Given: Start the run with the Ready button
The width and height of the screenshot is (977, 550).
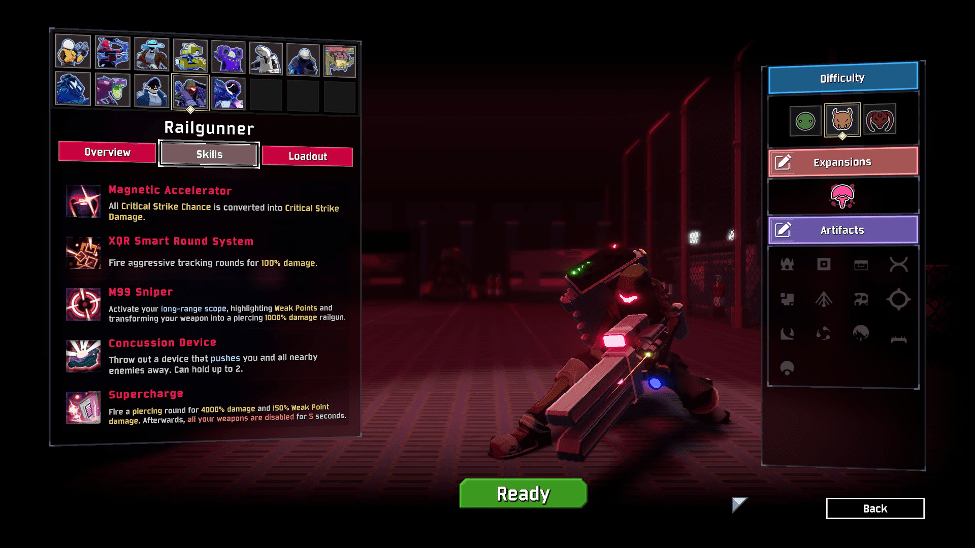Looking at the screenshot, I should 523,493.
